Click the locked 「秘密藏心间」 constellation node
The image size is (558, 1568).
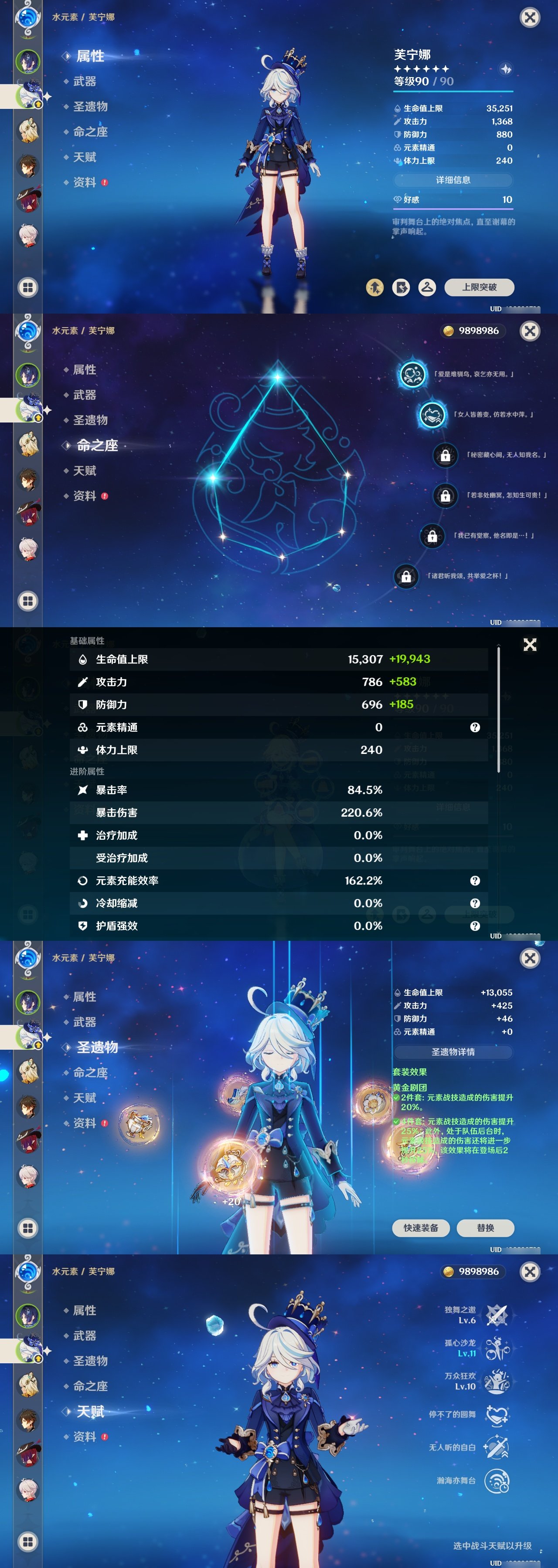point(446,455)
